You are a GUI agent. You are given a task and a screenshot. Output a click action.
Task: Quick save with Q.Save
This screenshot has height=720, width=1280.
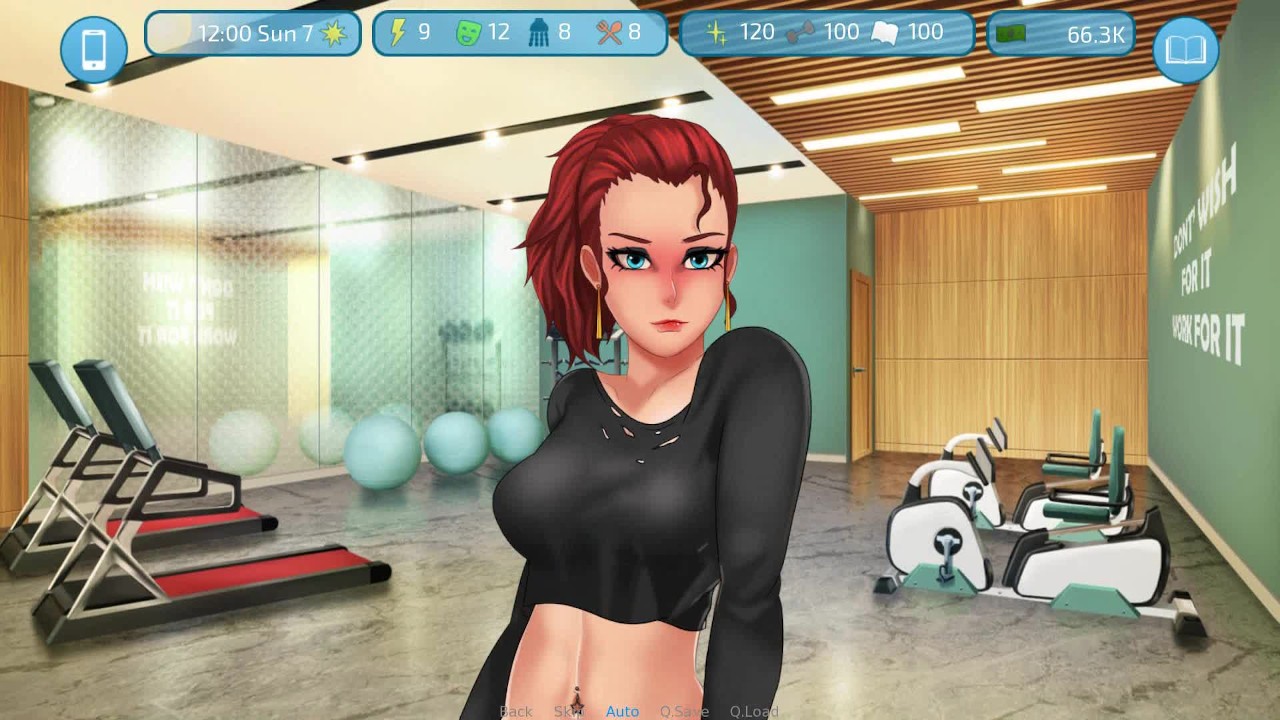684,711
